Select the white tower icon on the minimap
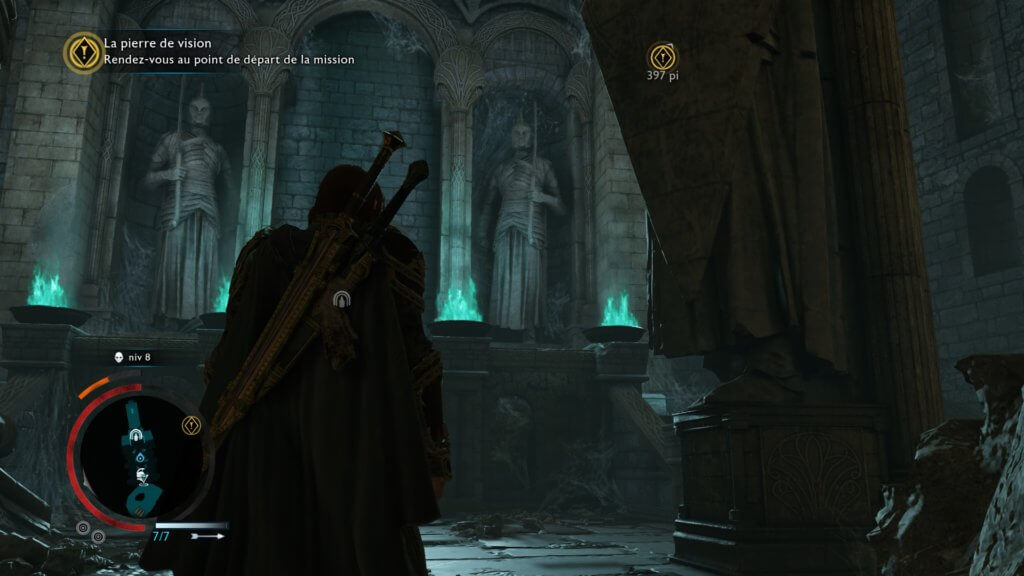The width and height of the screenshot is (1024, 576). (135, 436)
